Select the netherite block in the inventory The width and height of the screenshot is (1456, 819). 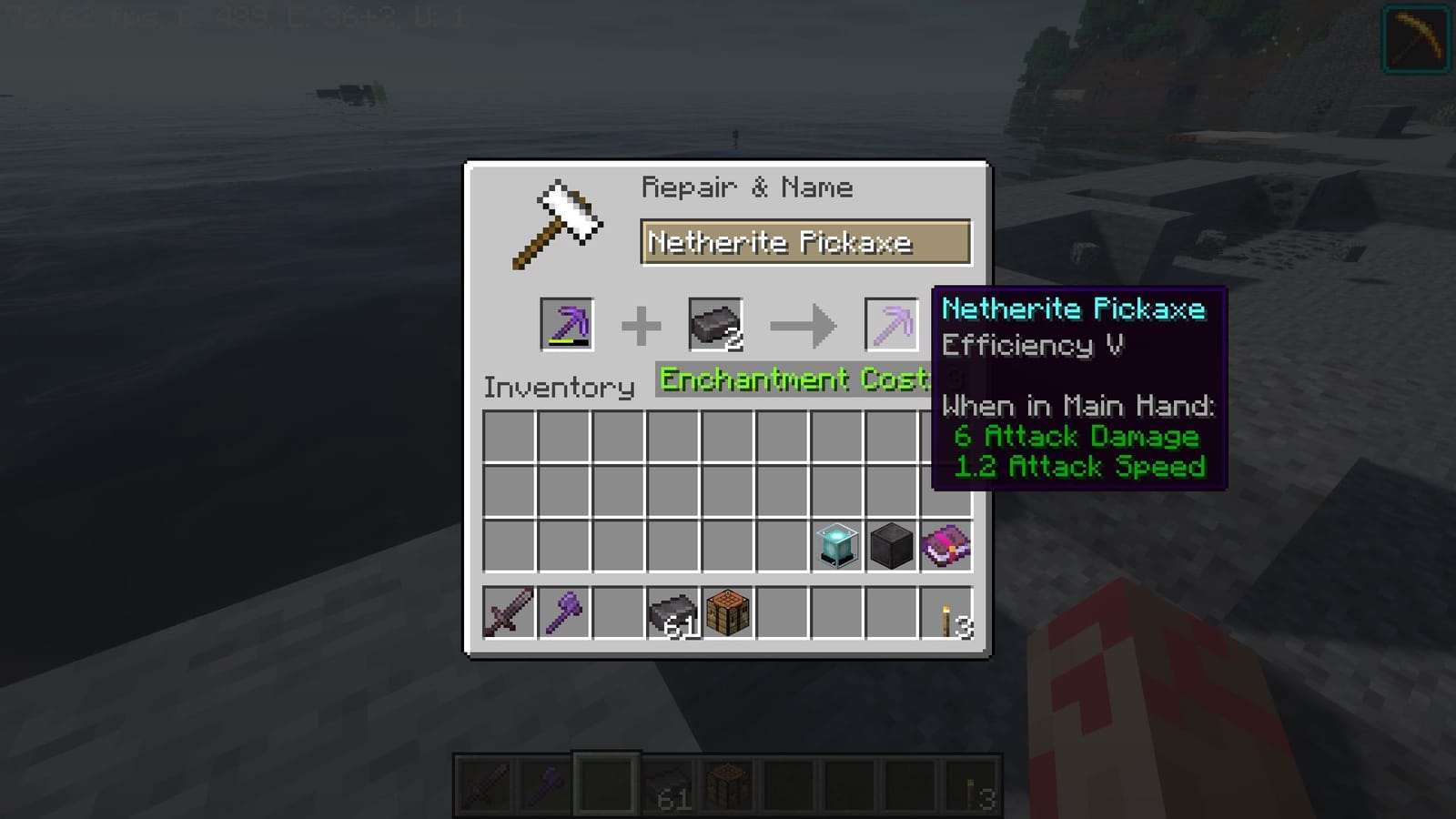click(891, 543)
